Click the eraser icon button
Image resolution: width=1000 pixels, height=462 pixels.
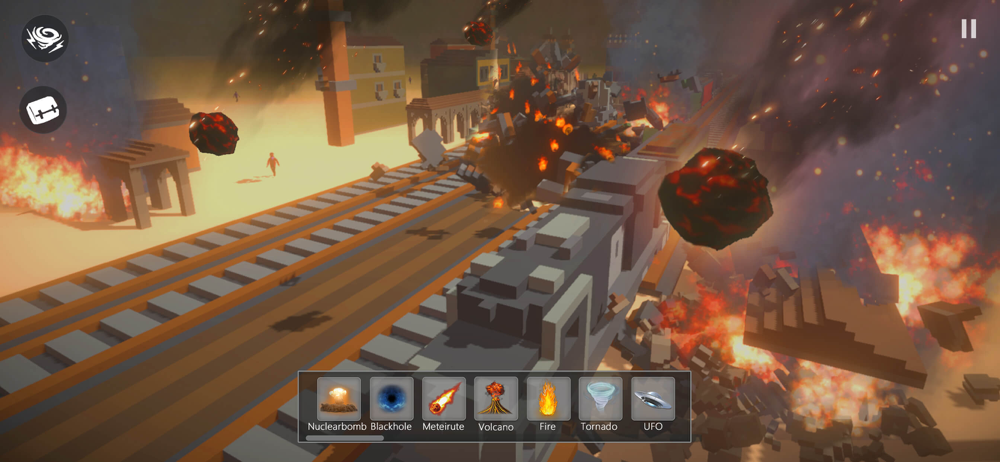pos(44,109)
